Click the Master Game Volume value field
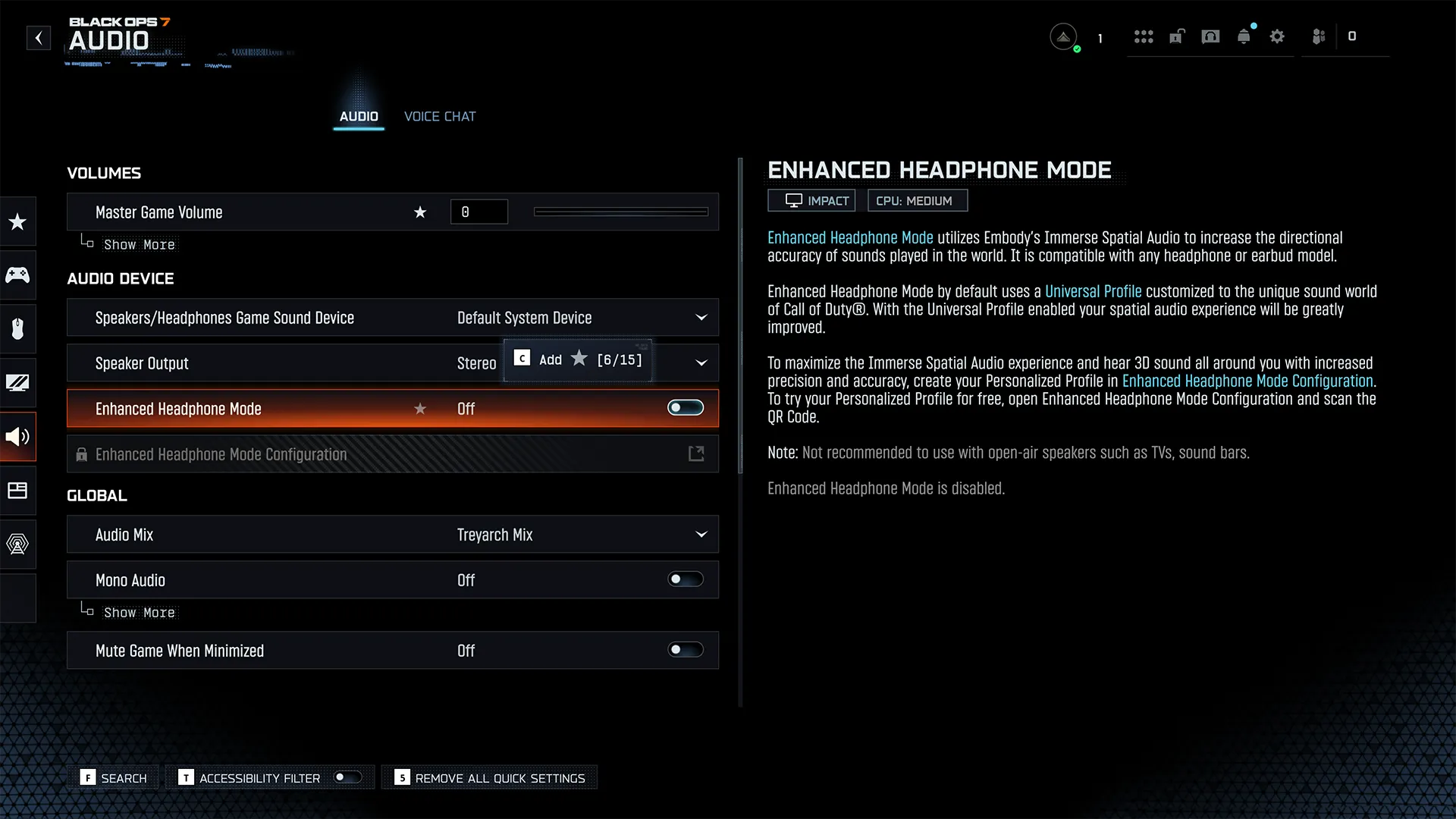The height and width of the screenshot is (819, 1456). 479,212
